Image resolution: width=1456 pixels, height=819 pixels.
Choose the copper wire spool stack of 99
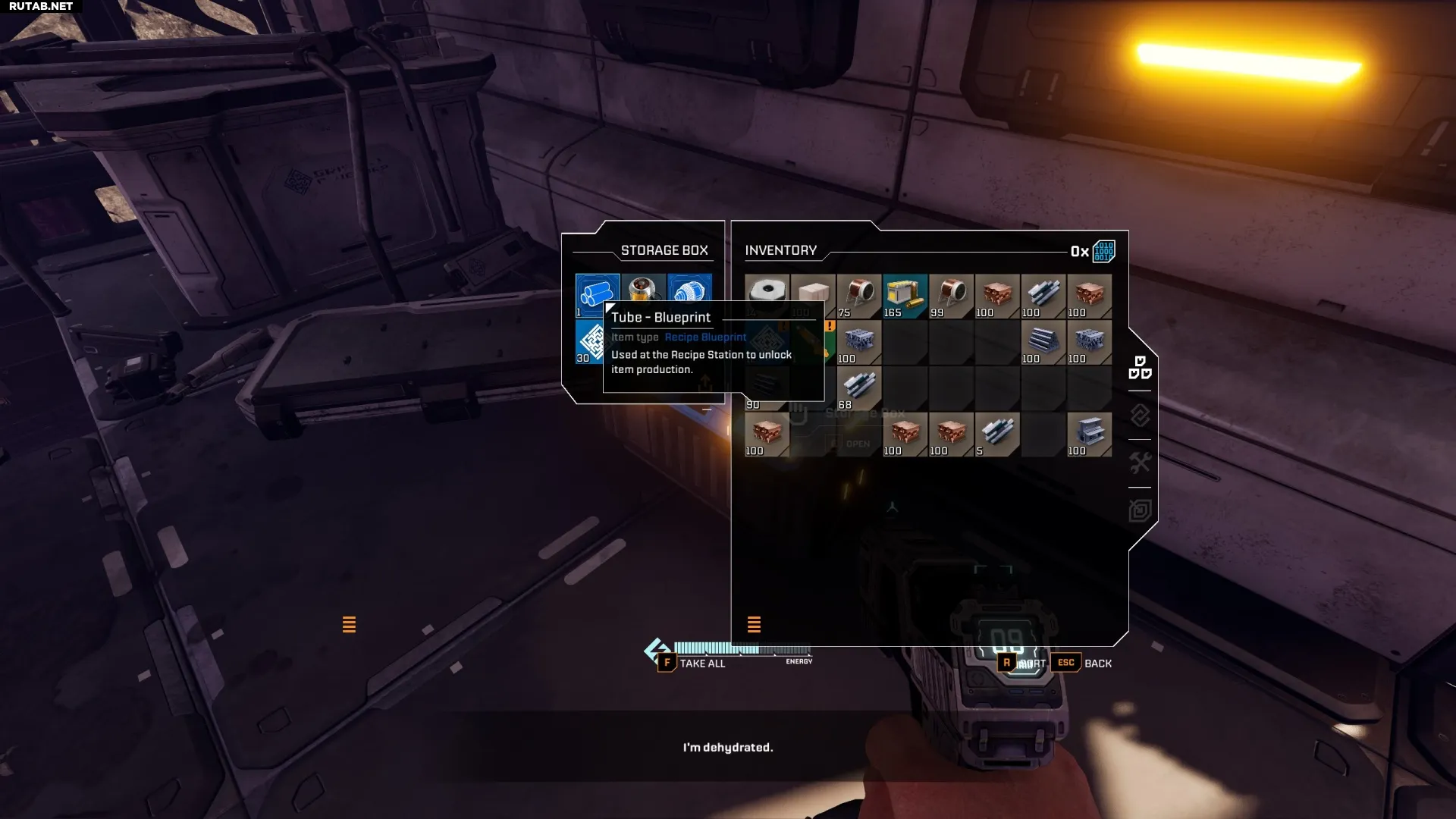tap(951, 296)
